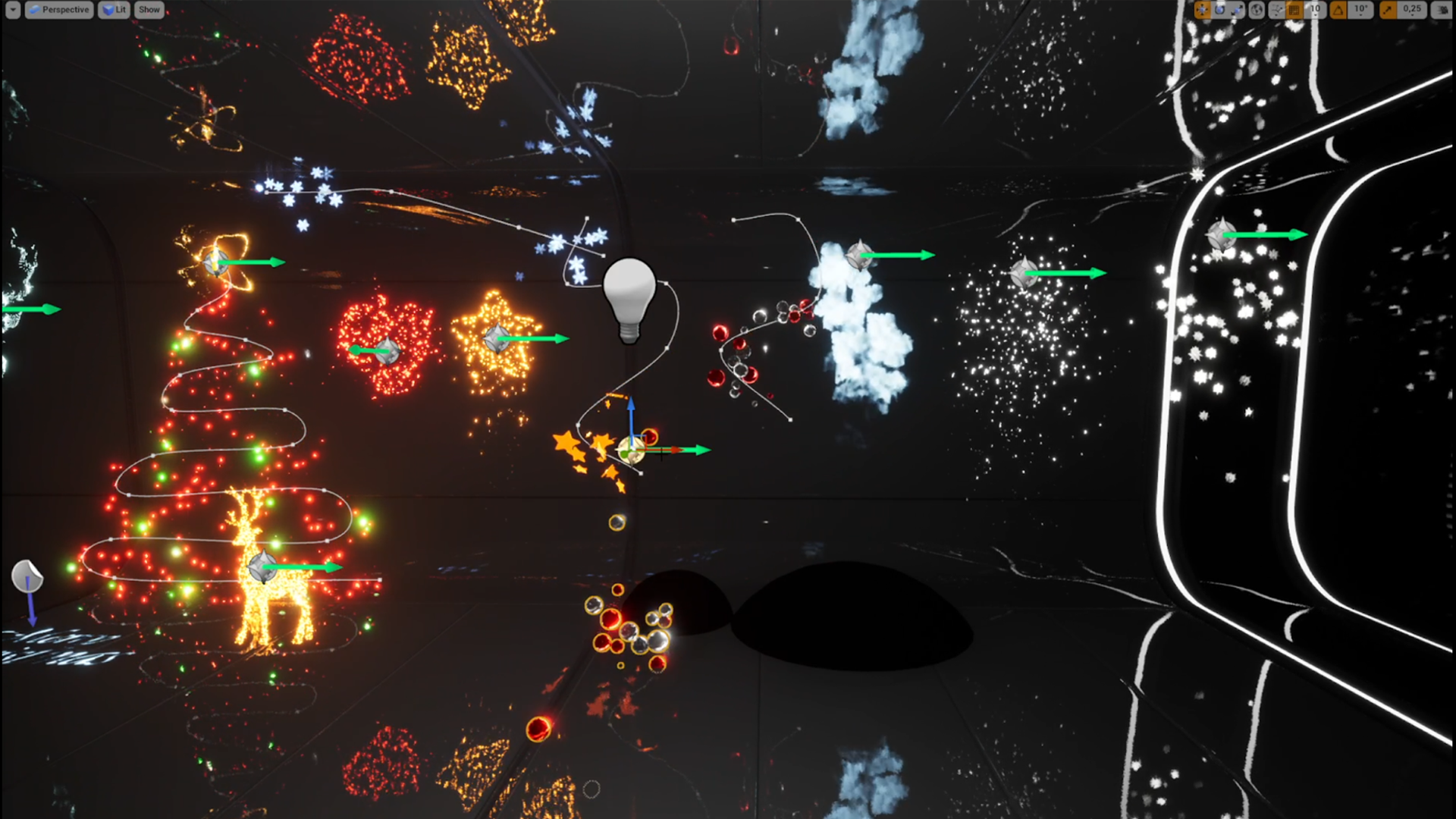The image size is (1456, 819).
Task: Change the Lit view mode
Action: 114,10
